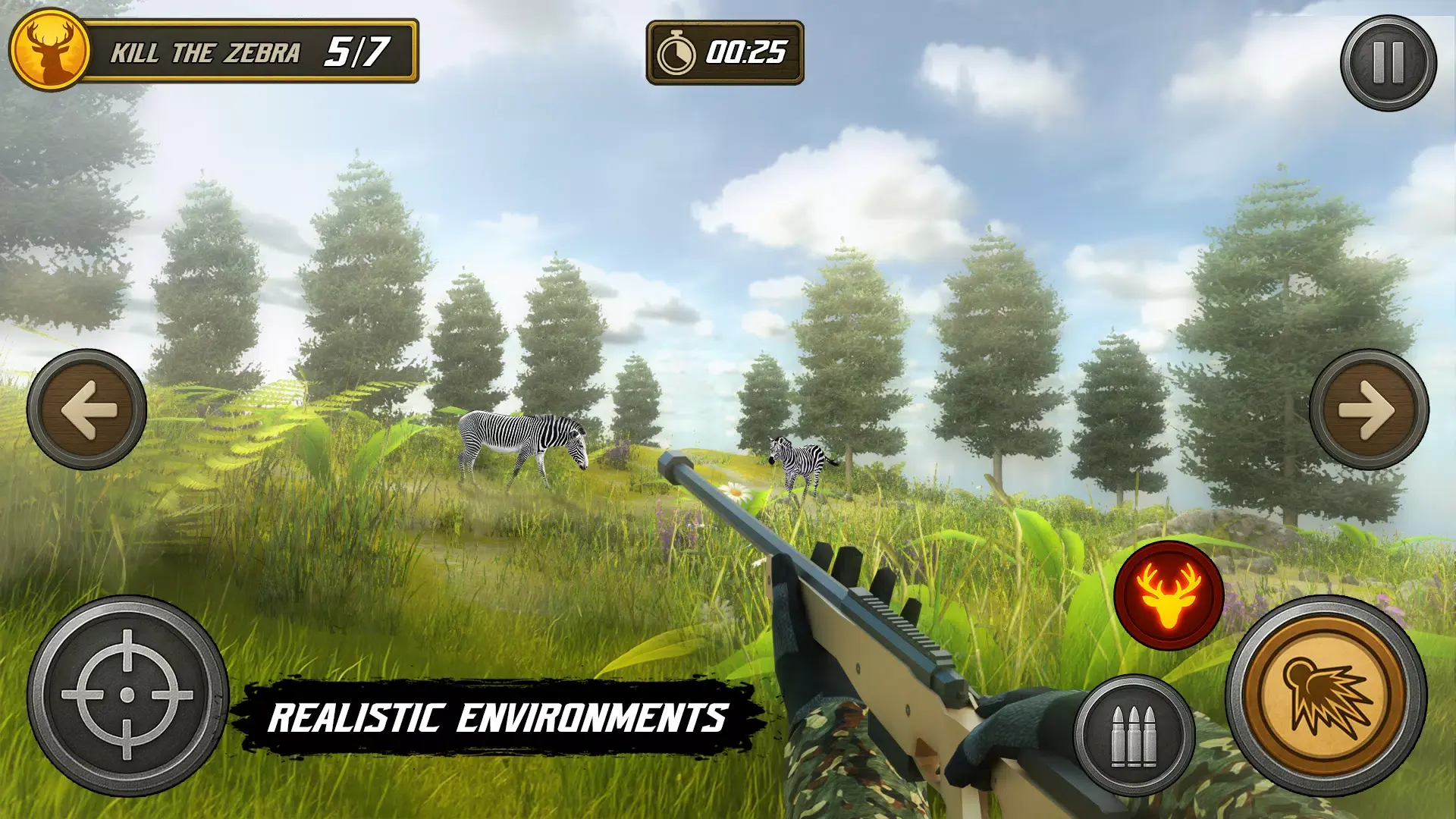Viewport: 1456px width, 819px height.
Task: Click the golden deer emblem badge
Action: [x=50, y=50]
